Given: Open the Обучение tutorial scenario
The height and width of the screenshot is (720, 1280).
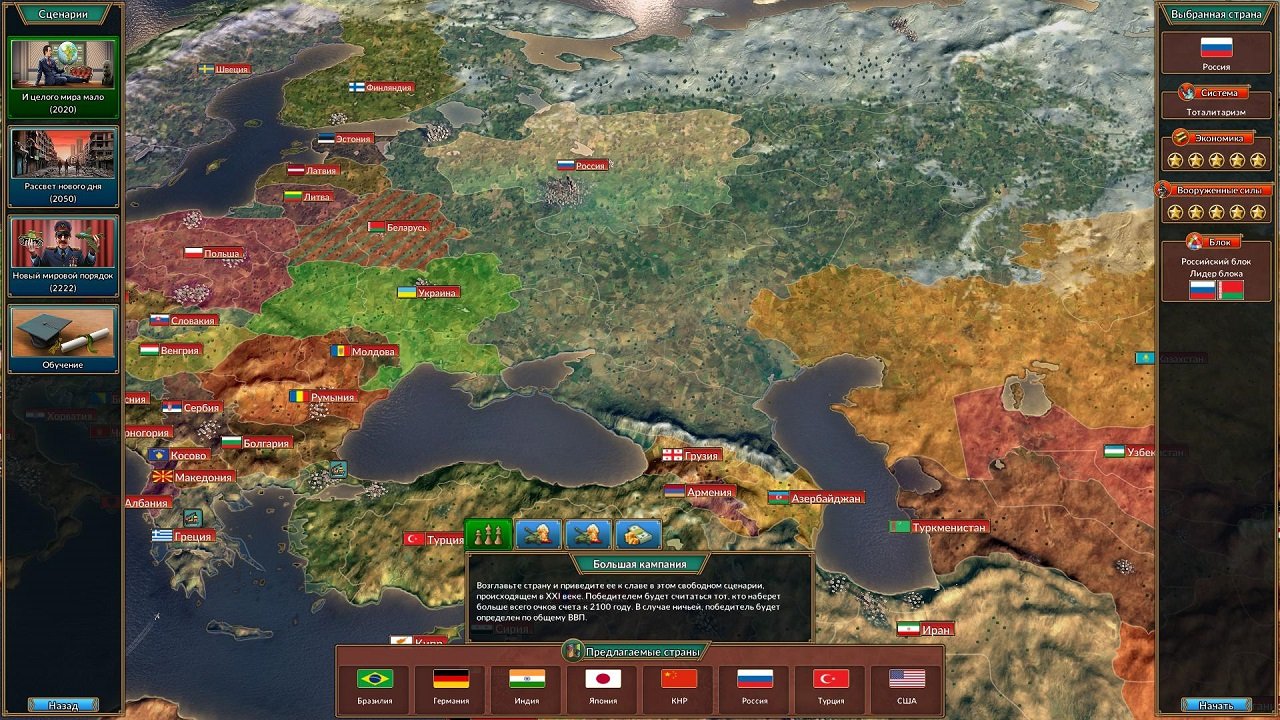Looking at the screenshot, I should pyautogui.click(x=62, y=340).
